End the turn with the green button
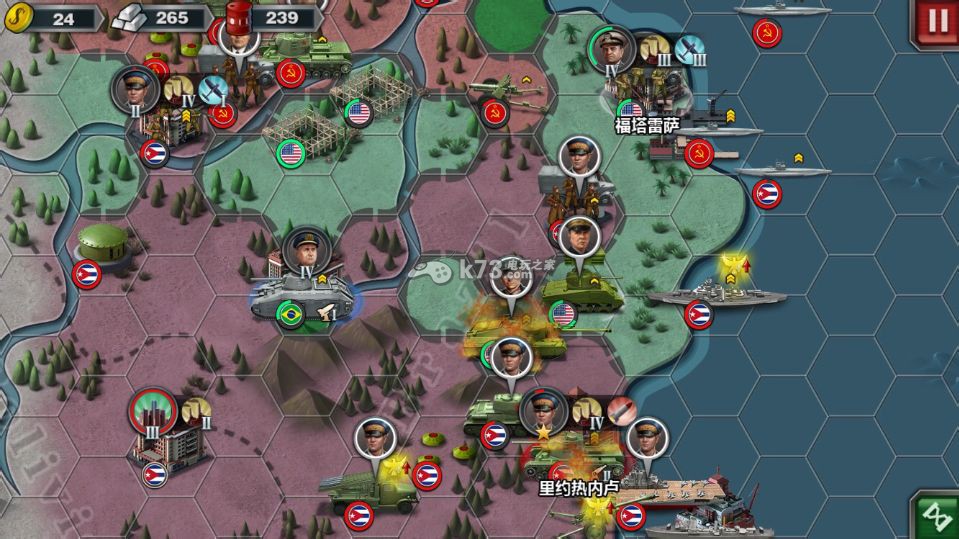The width and height of the screenshot is (959, 539). point(937,516)
